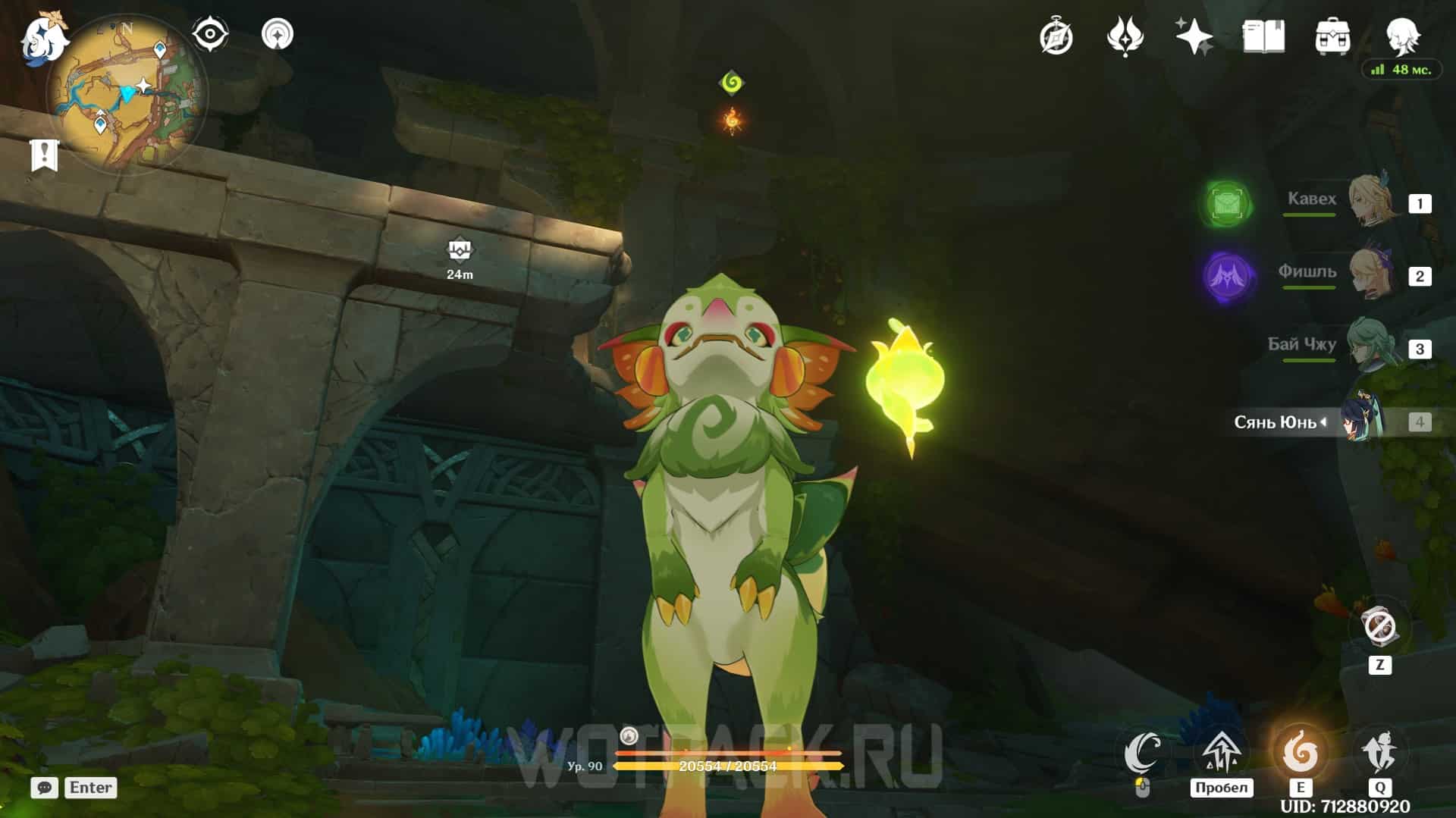Open the battle pass icon
The width and height of the screenshot is (1456, 818).
point(1125,37)
